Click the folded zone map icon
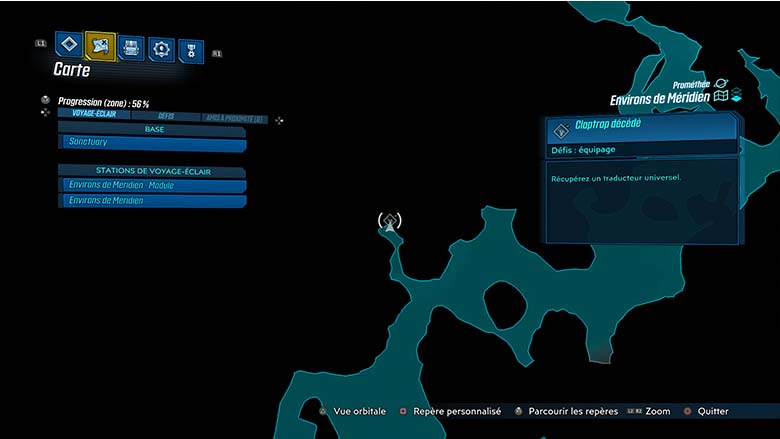Image resolution: width=780 pixels, height=439 pixels. click(x=720, y=98)
